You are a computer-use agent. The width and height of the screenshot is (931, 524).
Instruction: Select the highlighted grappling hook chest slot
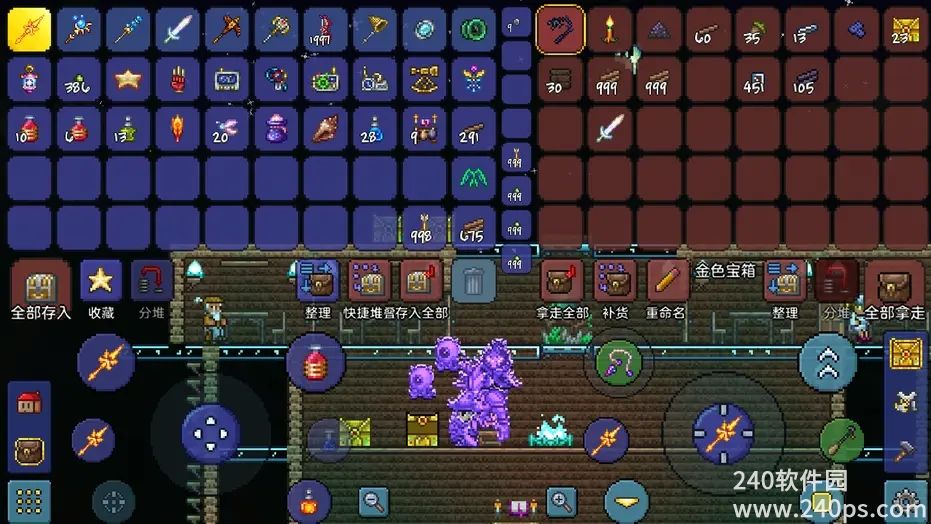561,30
